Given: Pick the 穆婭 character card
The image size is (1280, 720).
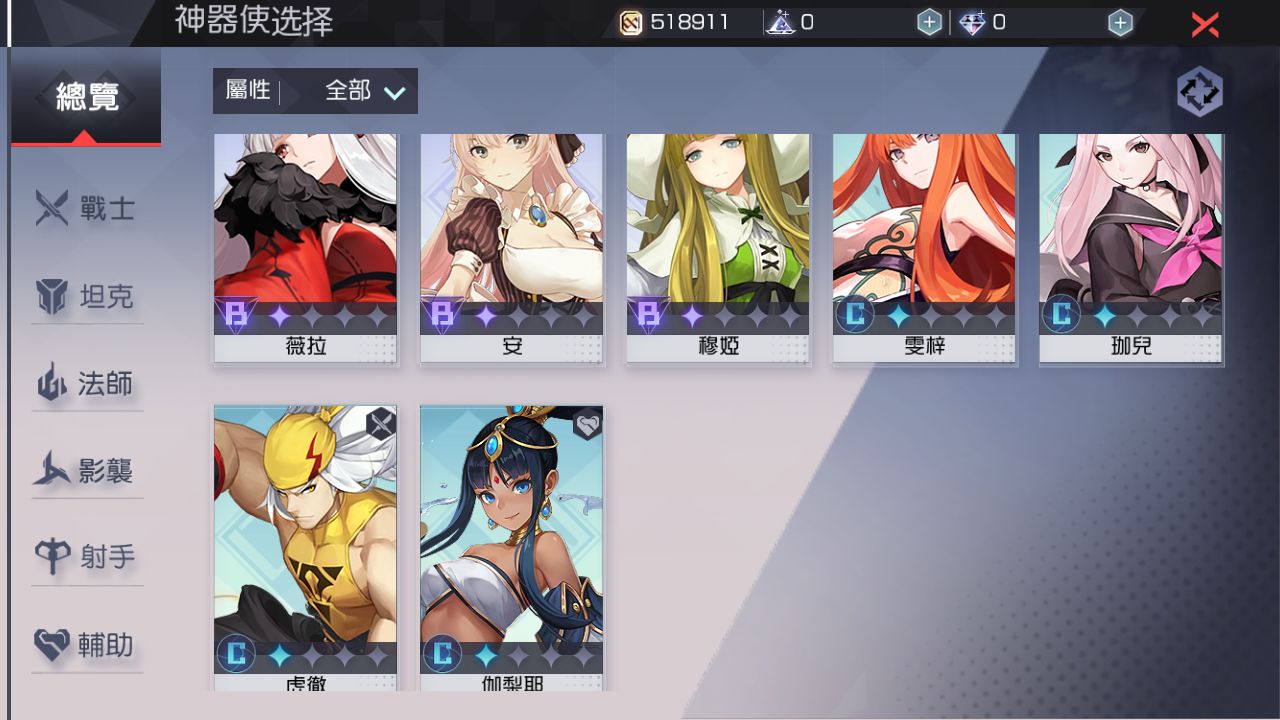Looking at the screenshot, I should coord(718,247).
